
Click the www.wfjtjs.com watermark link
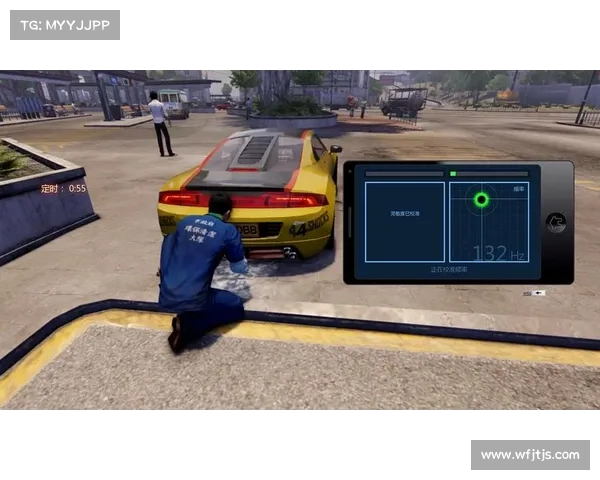tap(529, 455)
